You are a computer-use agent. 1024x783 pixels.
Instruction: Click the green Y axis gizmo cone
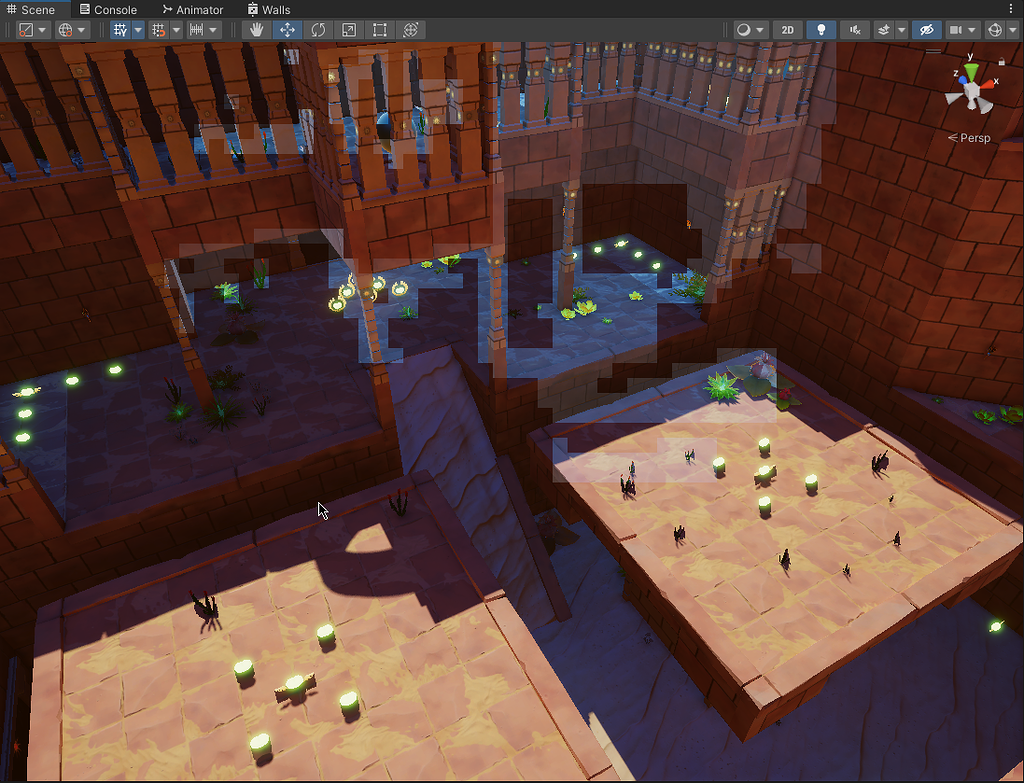pyautogui.click(x=970, y=73)
